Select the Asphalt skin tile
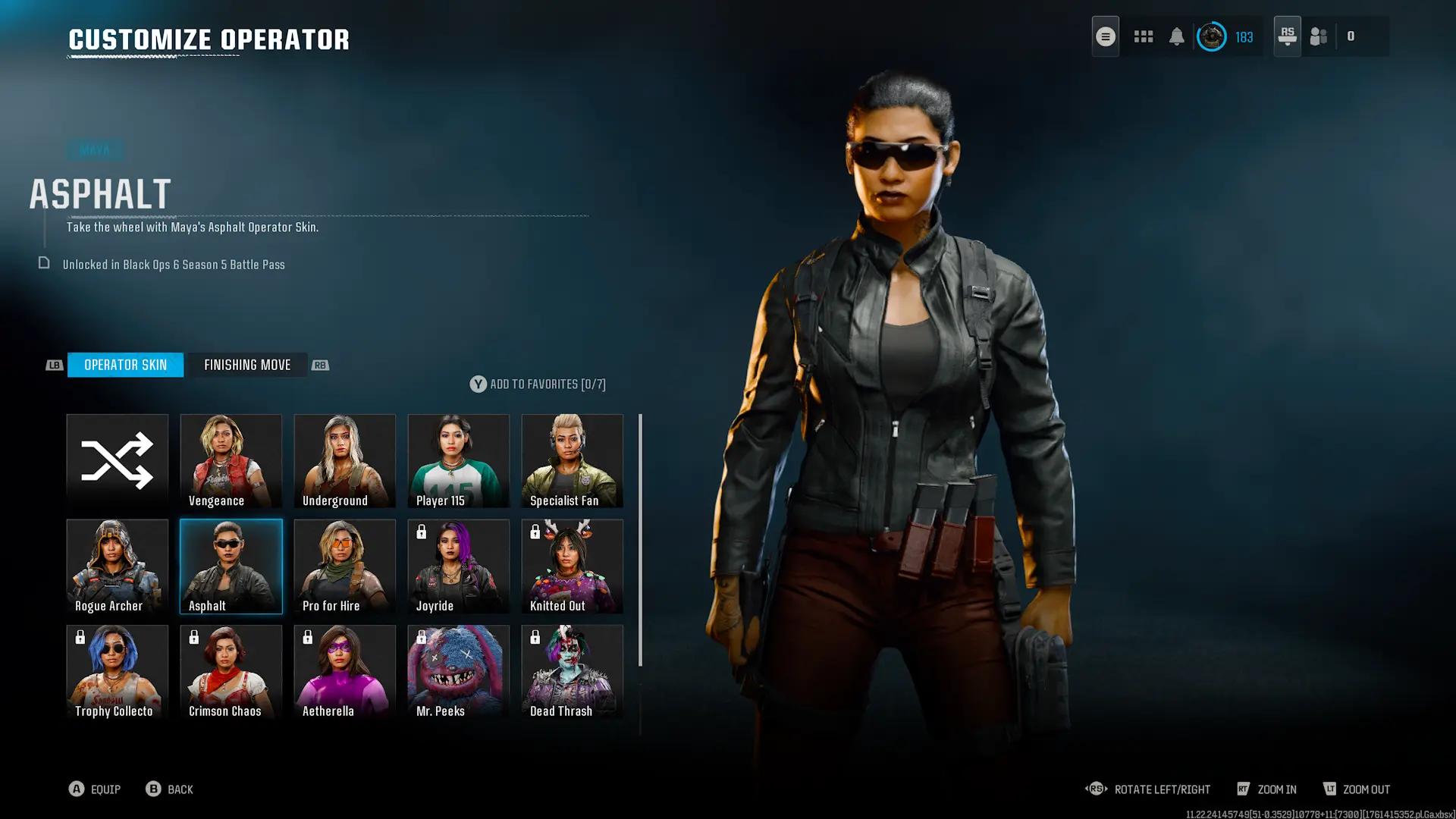This screenshot has width=1456, height=819. pos(231,566)
